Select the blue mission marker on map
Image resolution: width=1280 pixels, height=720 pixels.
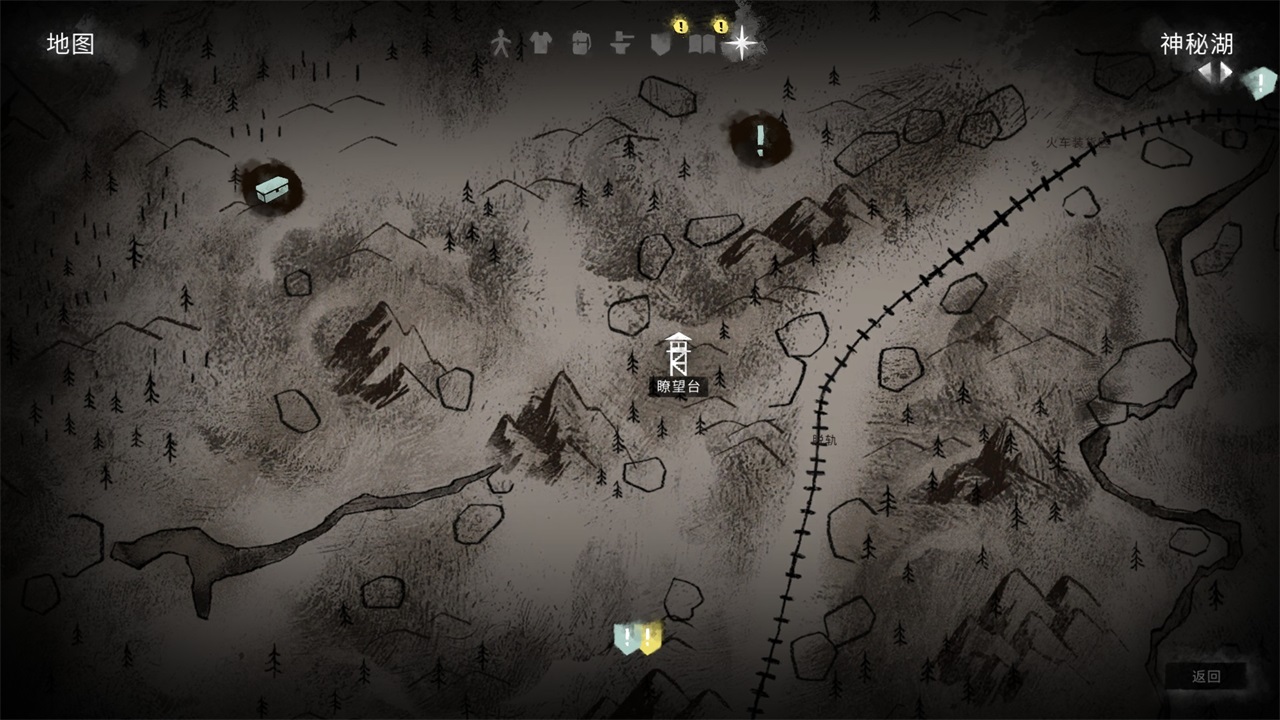pyautogui.click(x=627, y=638)
